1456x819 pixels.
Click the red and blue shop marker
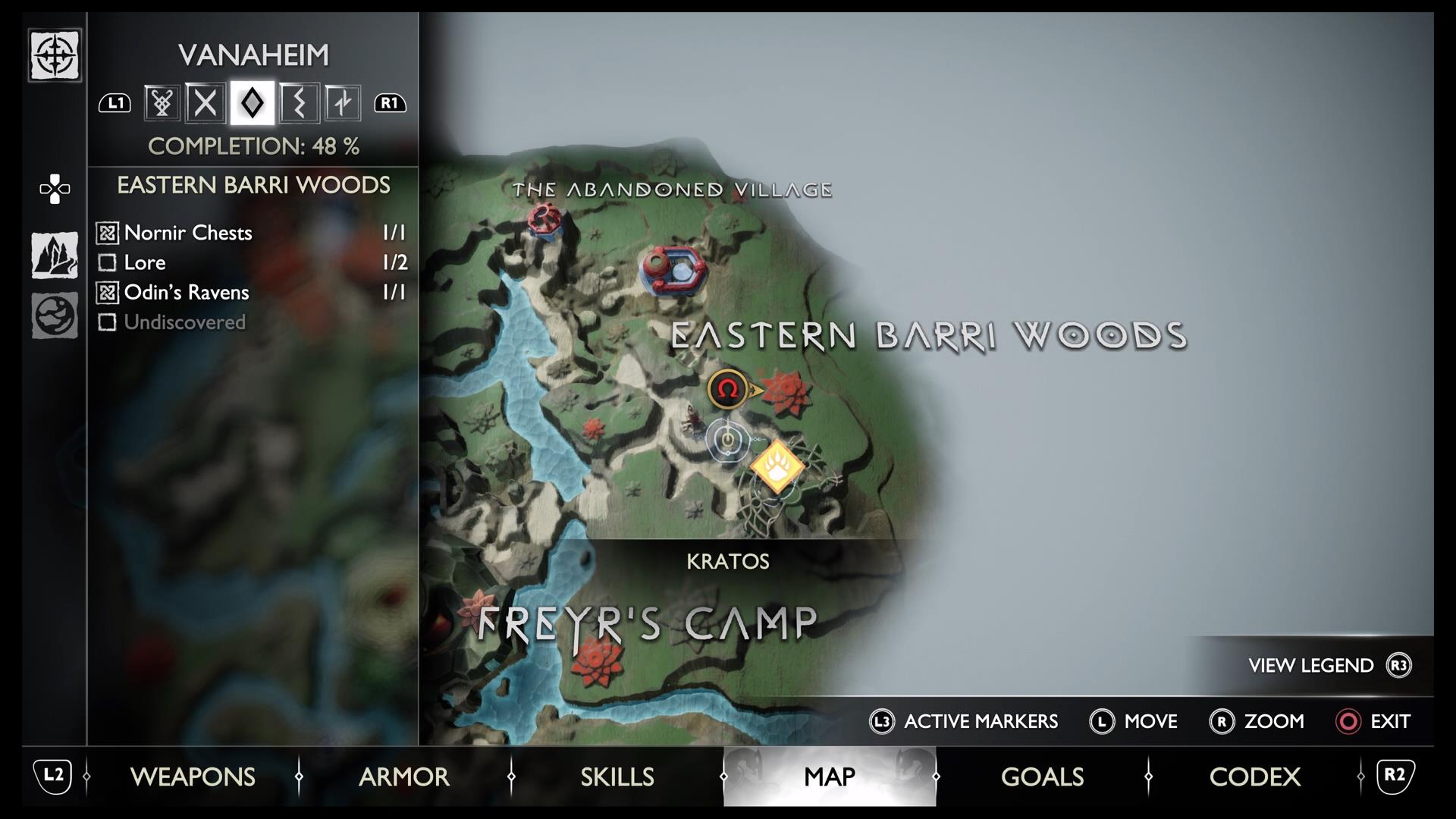click(x=673, y=270)
